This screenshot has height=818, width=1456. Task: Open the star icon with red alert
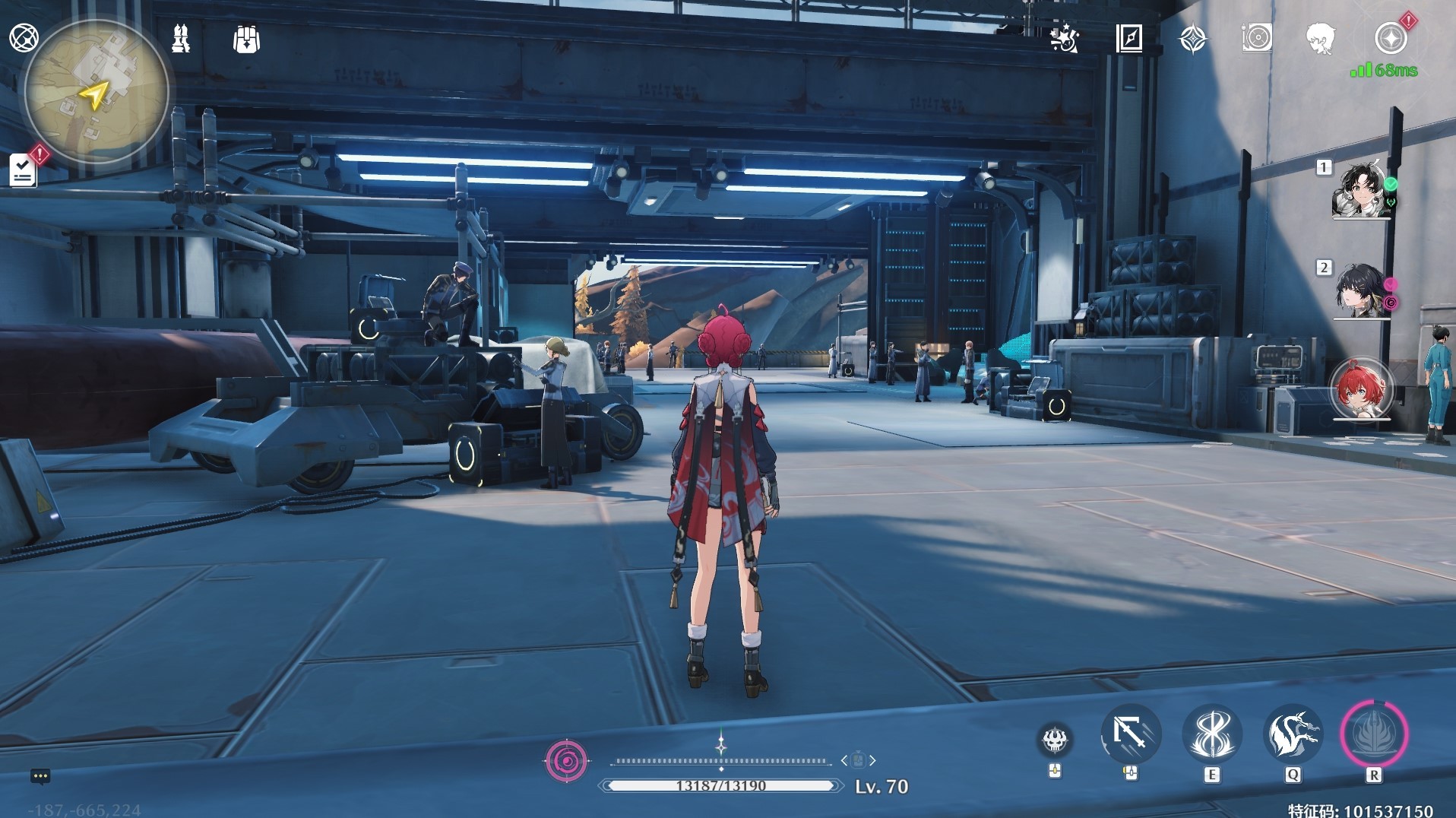pyautogui.click(x=1391, y=38)
